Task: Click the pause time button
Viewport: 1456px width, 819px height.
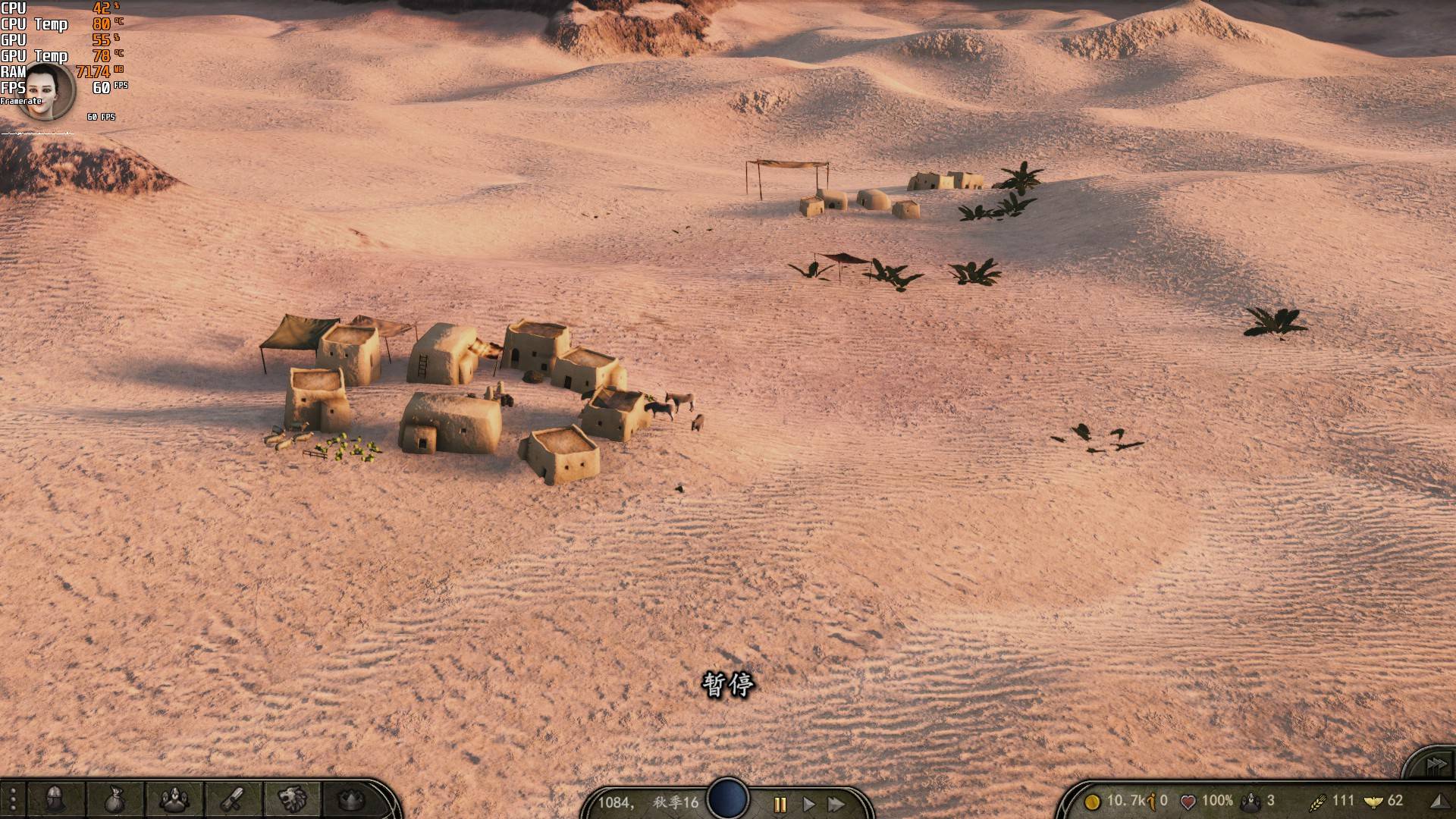Action: [x=780, y=804]
